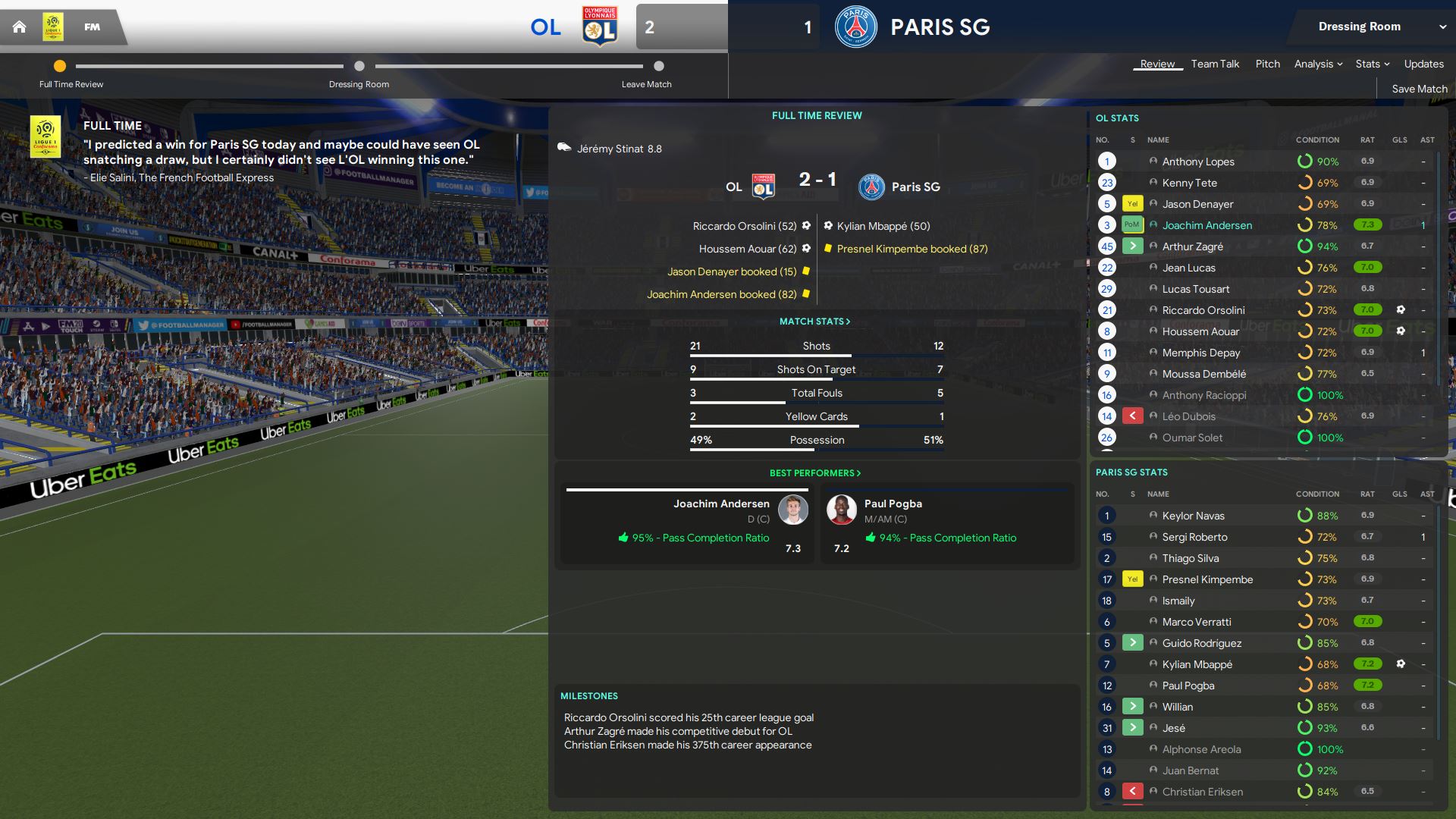
Task: Open the Pitch view tab
Action: 1267,64
